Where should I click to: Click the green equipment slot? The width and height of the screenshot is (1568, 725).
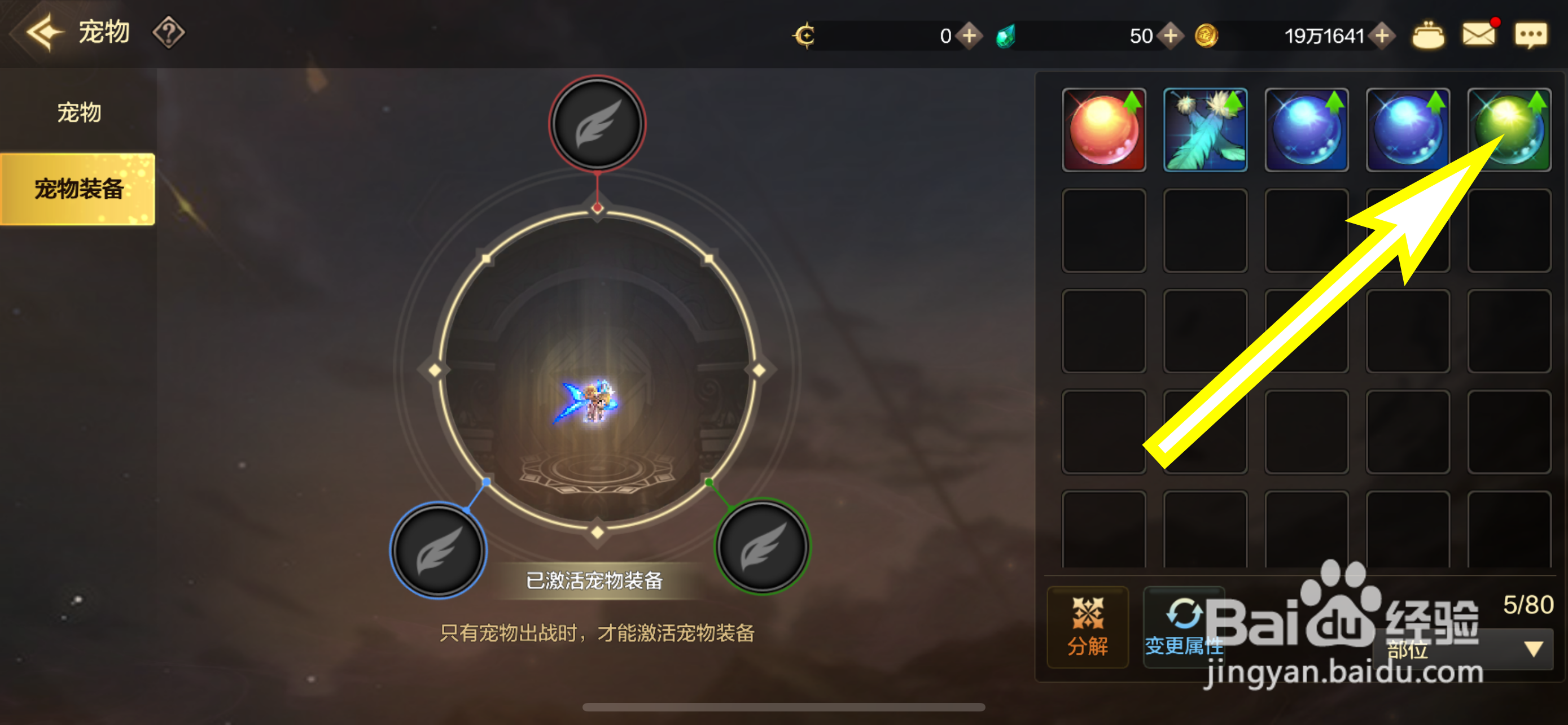(762, 547)
